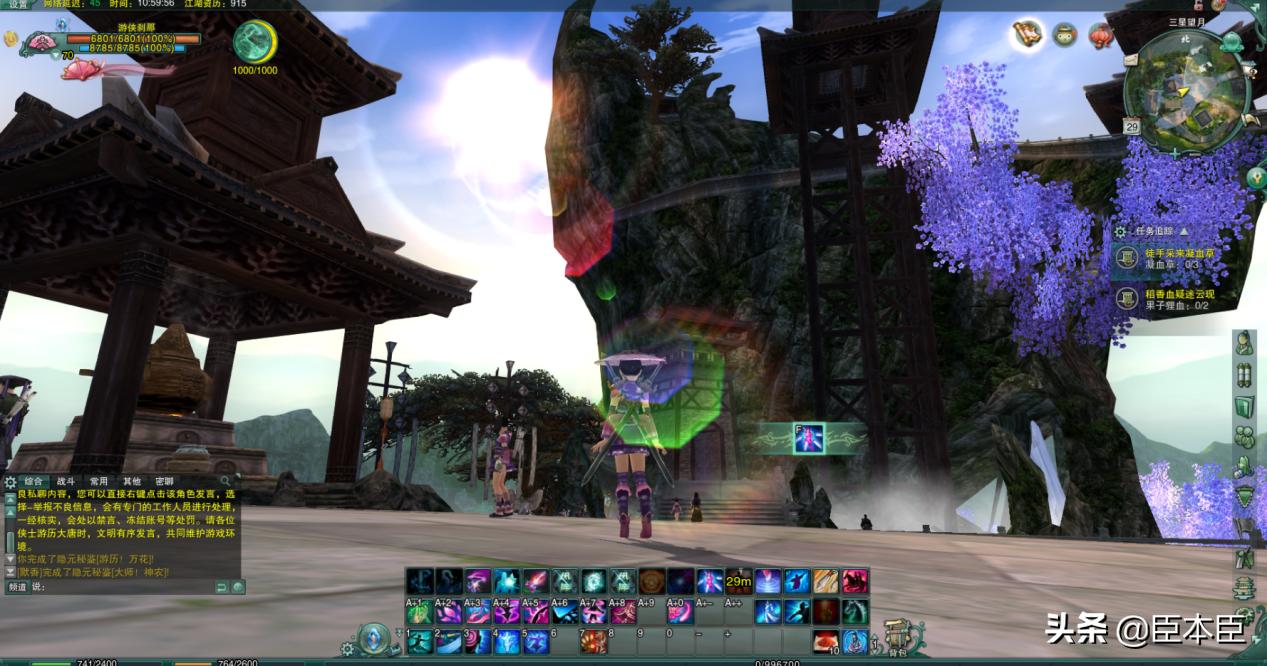Click the chat search magnifier icon
The width and height of the screenshot is (1267, 666).
[x=226, y=482]
